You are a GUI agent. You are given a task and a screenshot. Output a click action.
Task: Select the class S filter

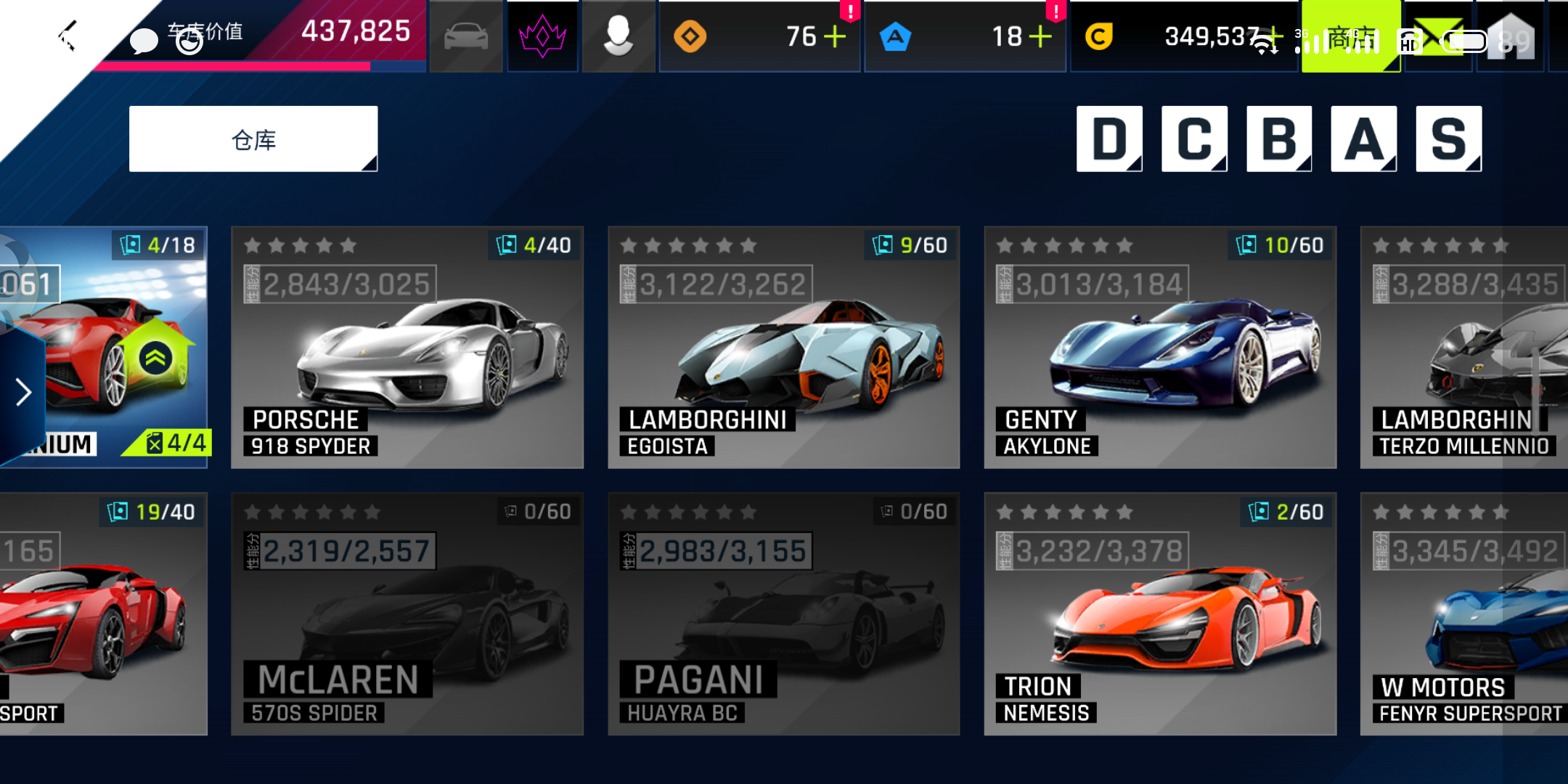pyautogui.click(x=1448, y=139)
